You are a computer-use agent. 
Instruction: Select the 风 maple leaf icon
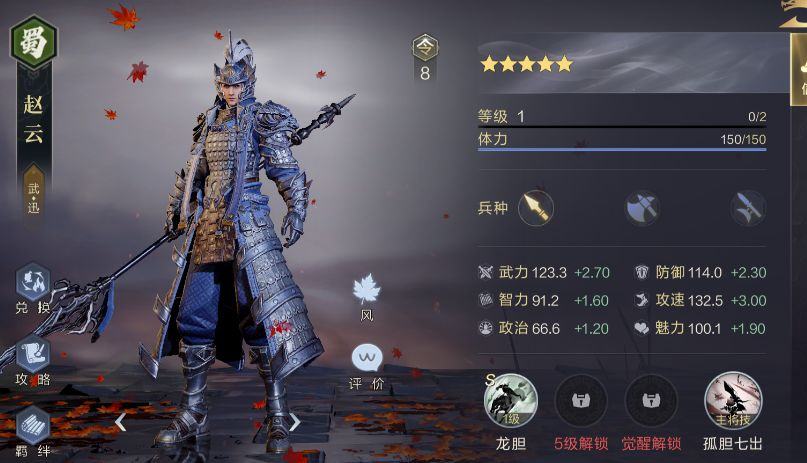[366, 291]
